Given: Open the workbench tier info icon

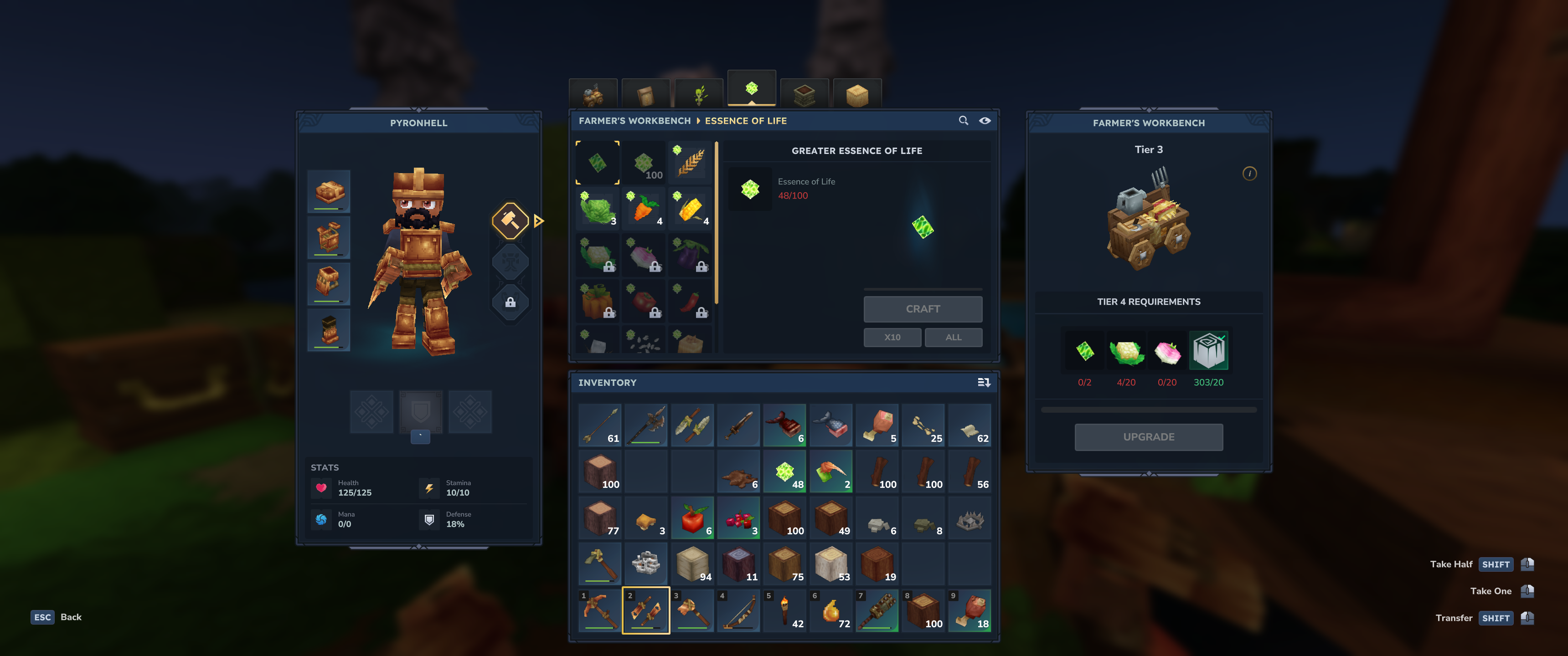Looking at the screenshot, I should pyautogui.click(x=1249, y=174).
